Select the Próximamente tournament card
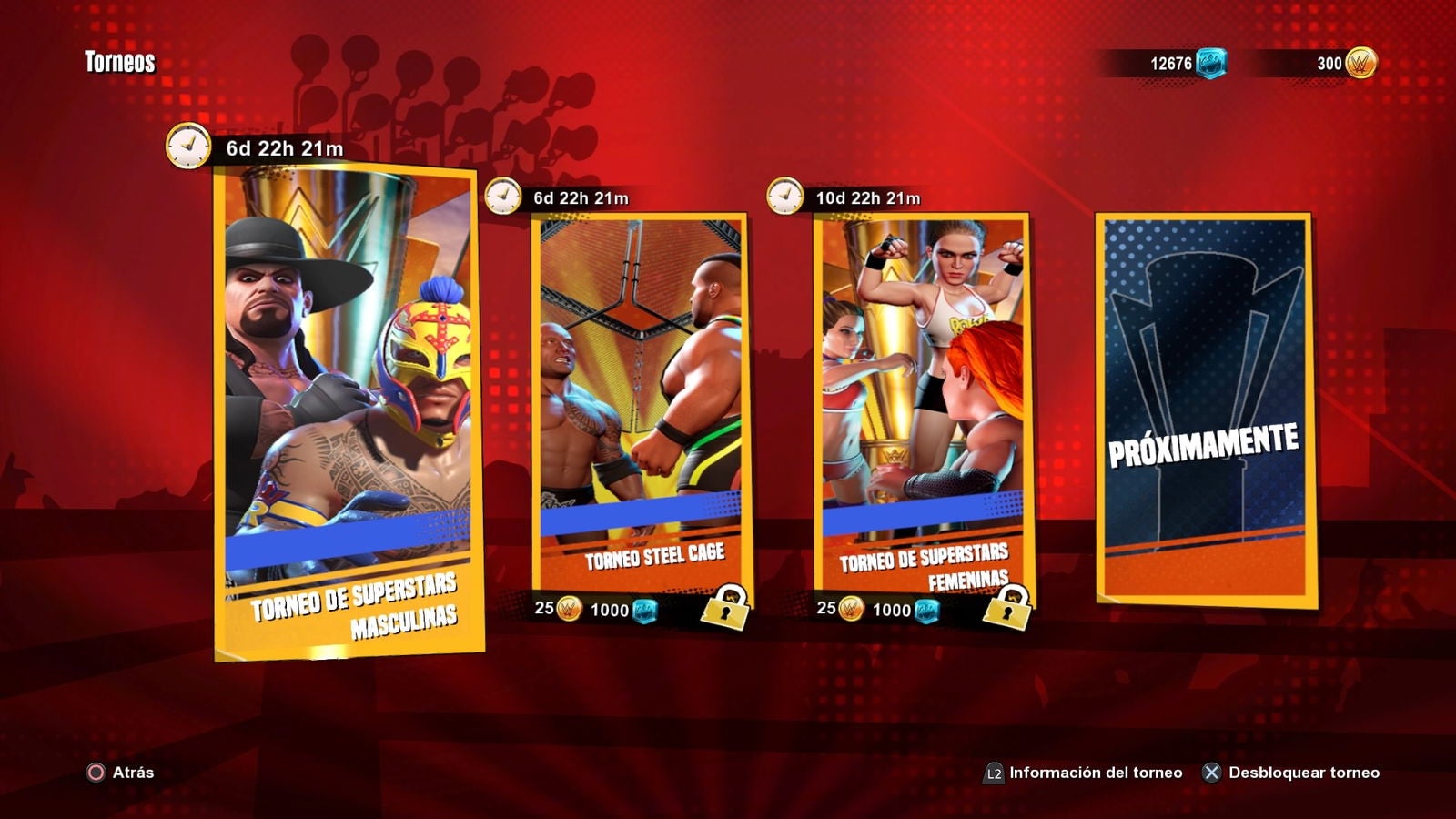This screenshot has height=819, width=1456. pyautogui.click(x=1205, y=409)
